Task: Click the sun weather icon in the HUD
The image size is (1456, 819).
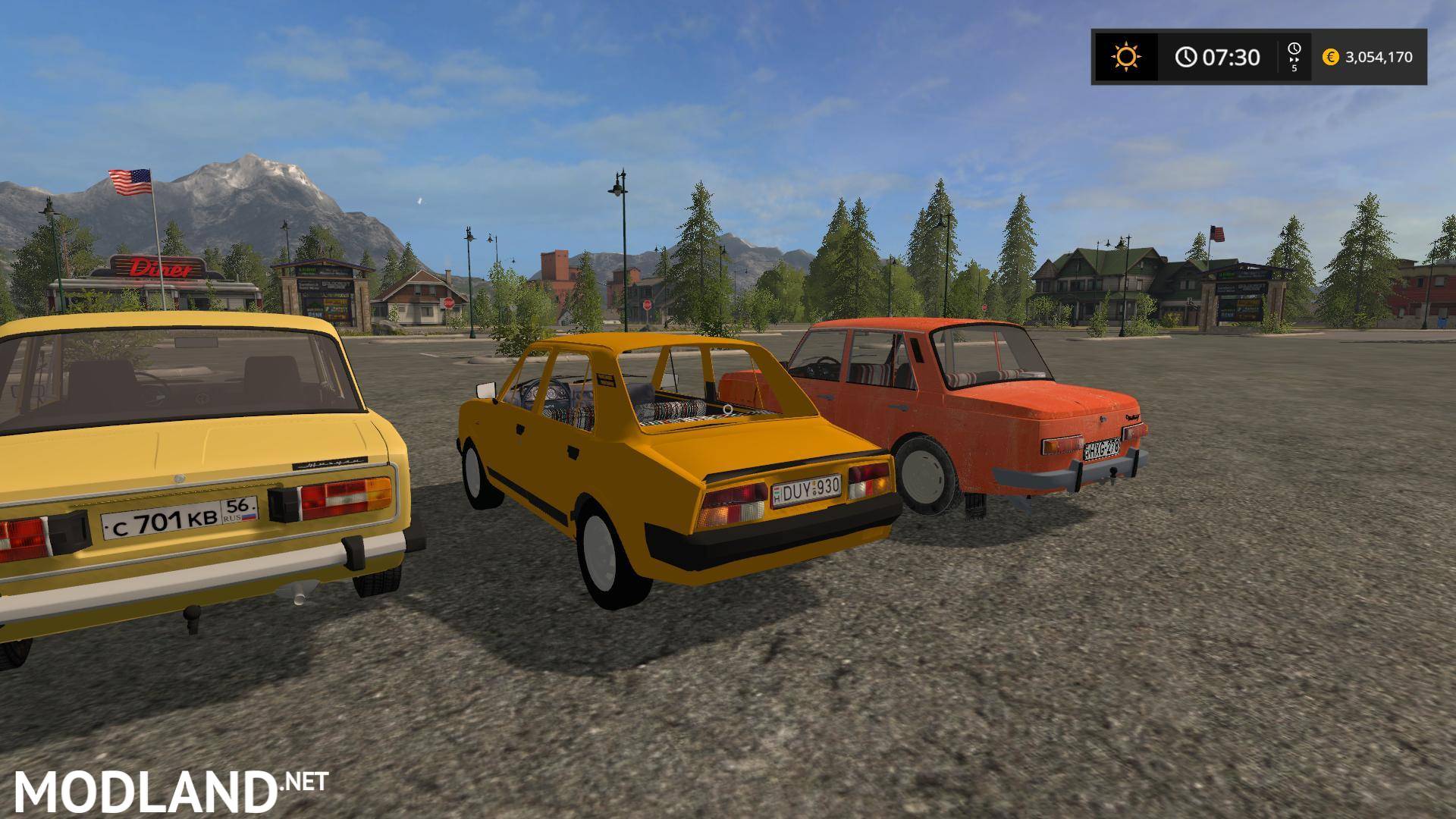Action: pos(1125,56)
